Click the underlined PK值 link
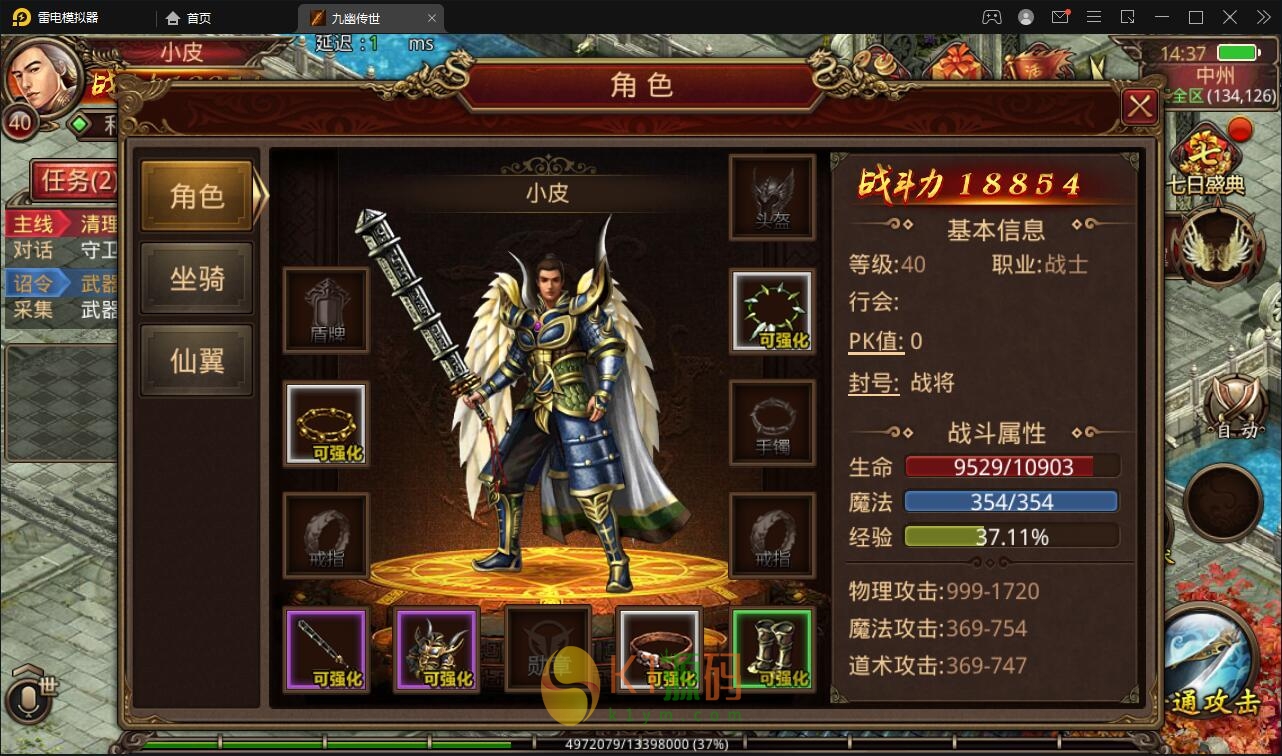The width and height of the screenshot is (1282, 756). (874, 340)
